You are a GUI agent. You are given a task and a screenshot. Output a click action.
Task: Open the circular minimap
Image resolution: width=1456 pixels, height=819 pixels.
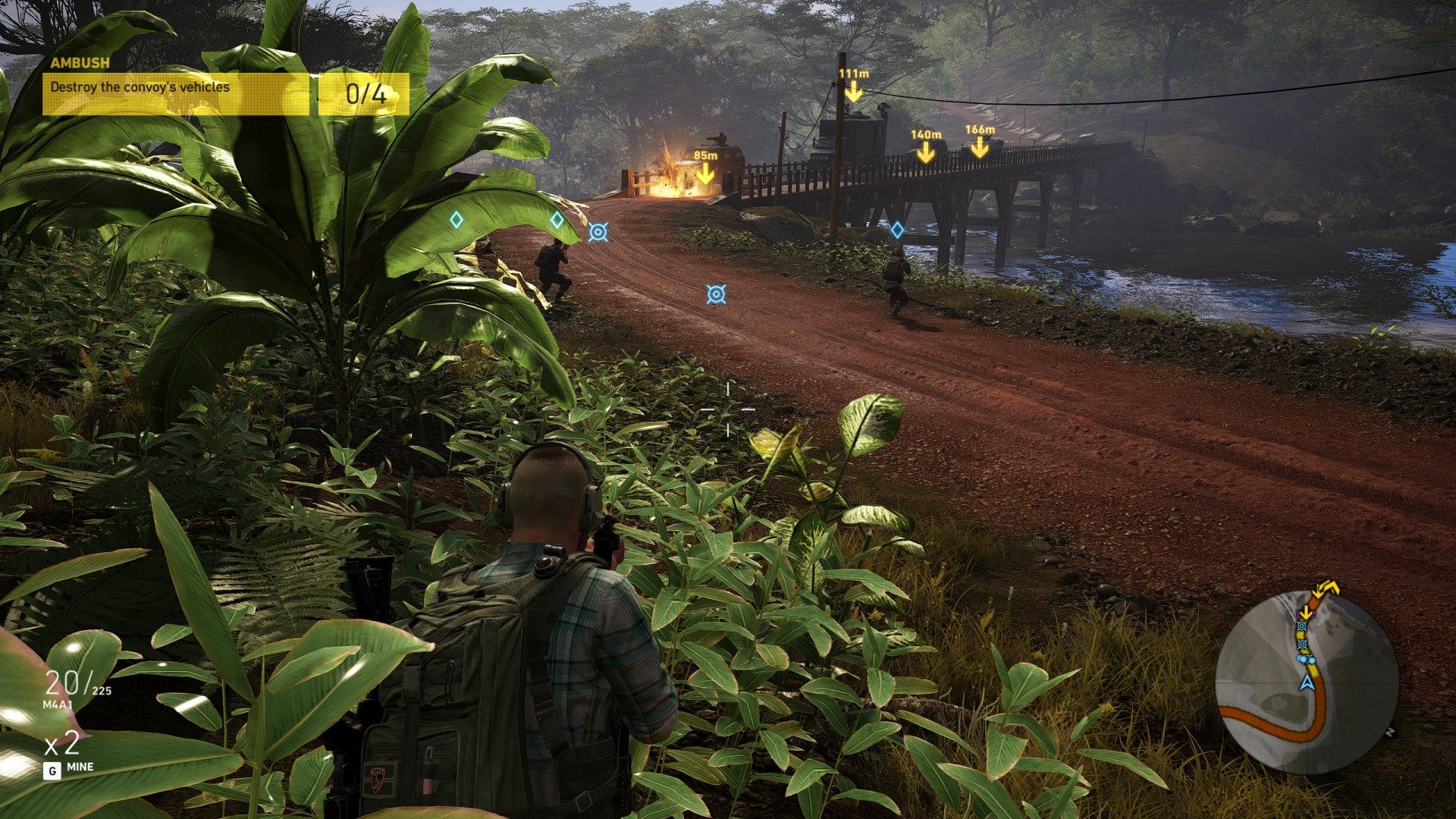tap(1307, 681)
